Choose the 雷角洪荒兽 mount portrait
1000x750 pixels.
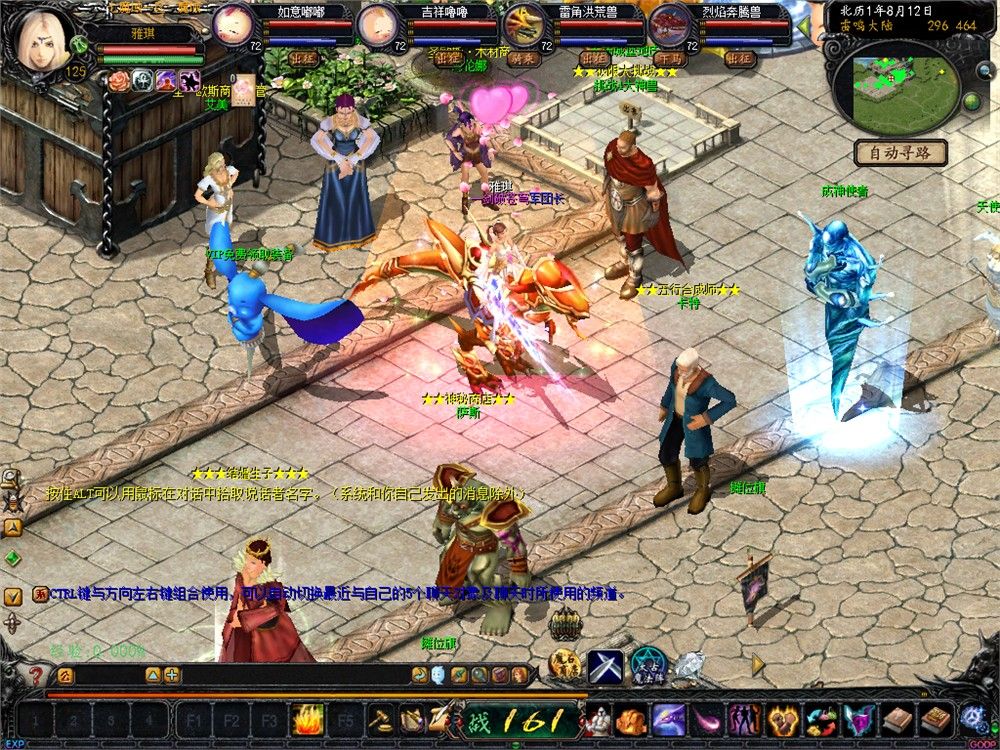tap(523, 24)
